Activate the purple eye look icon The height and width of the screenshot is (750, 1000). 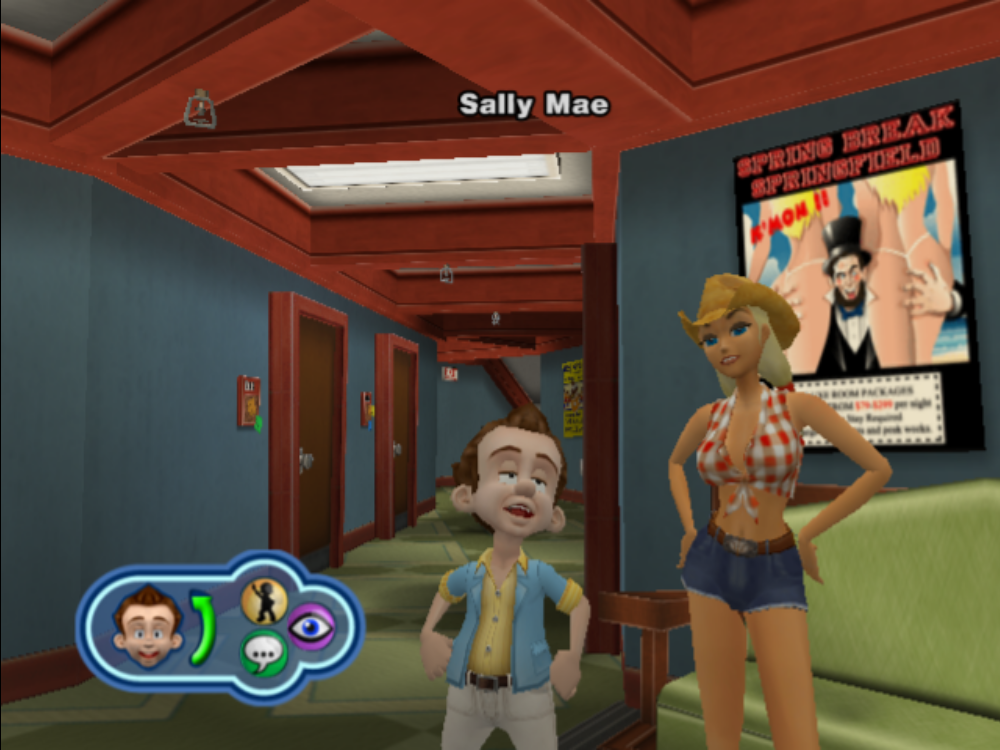click(x=311, y=627)
